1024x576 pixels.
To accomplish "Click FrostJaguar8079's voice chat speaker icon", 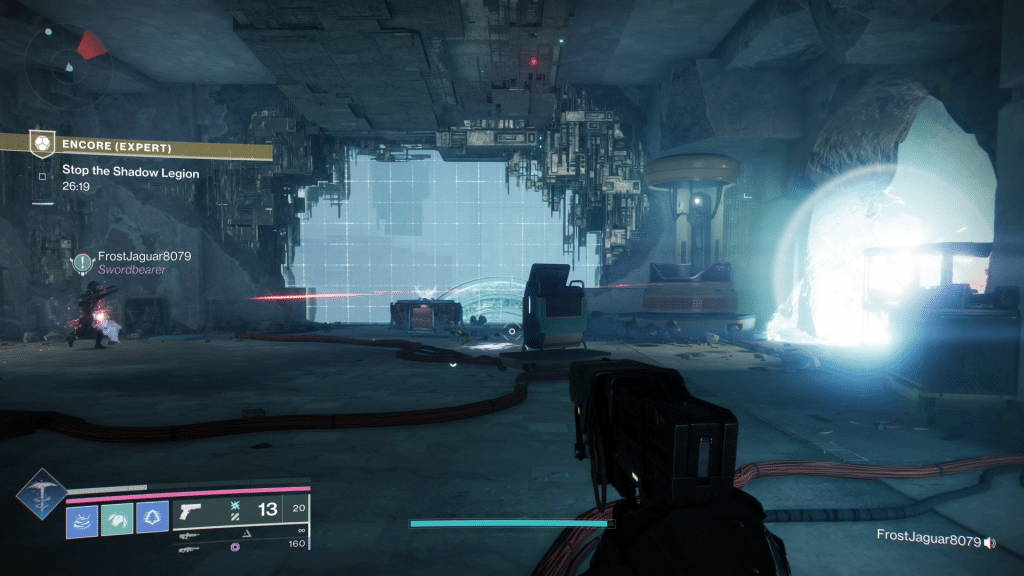I will point(990,543).
